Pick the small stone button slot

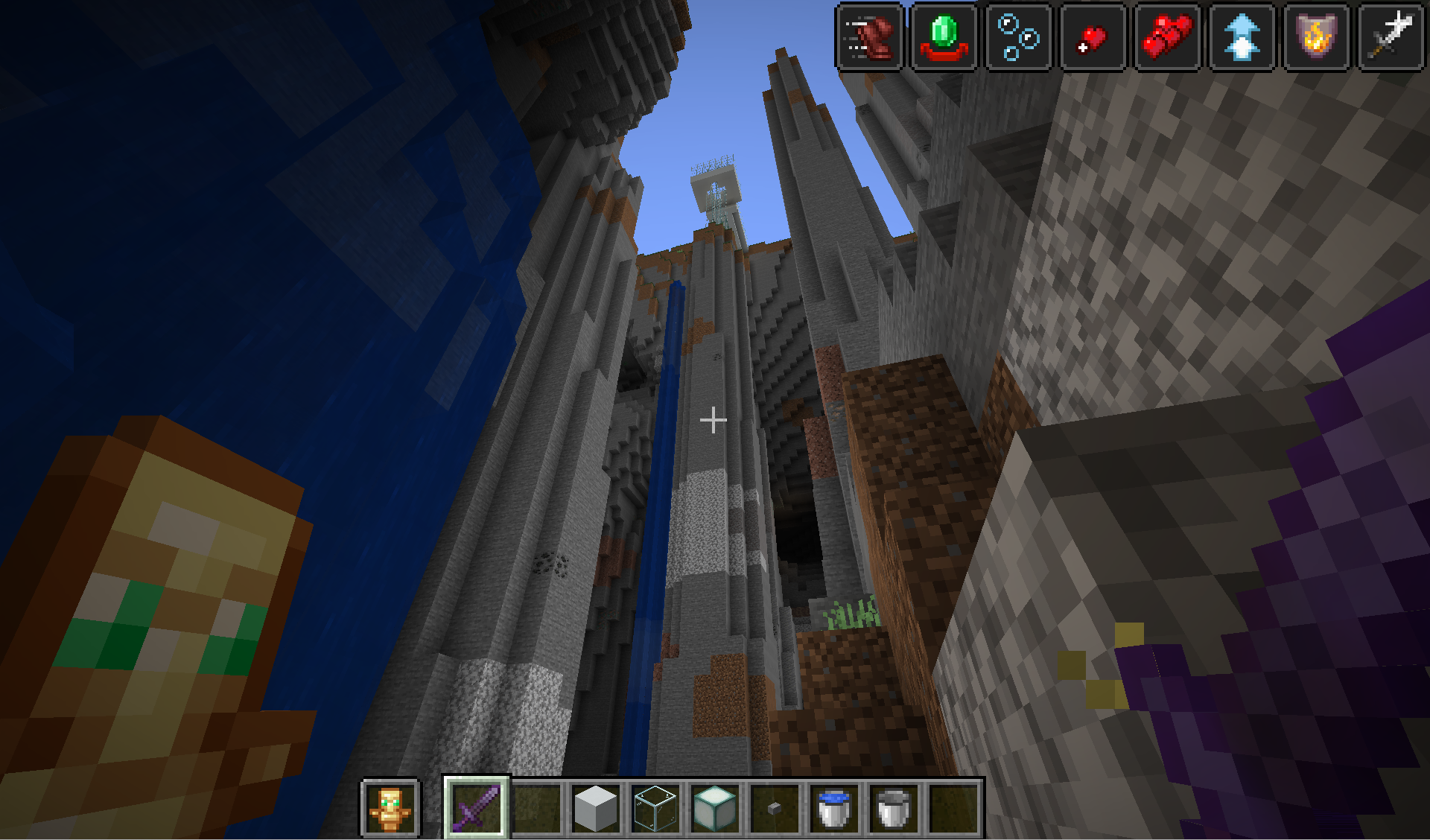tap(775, 807)
